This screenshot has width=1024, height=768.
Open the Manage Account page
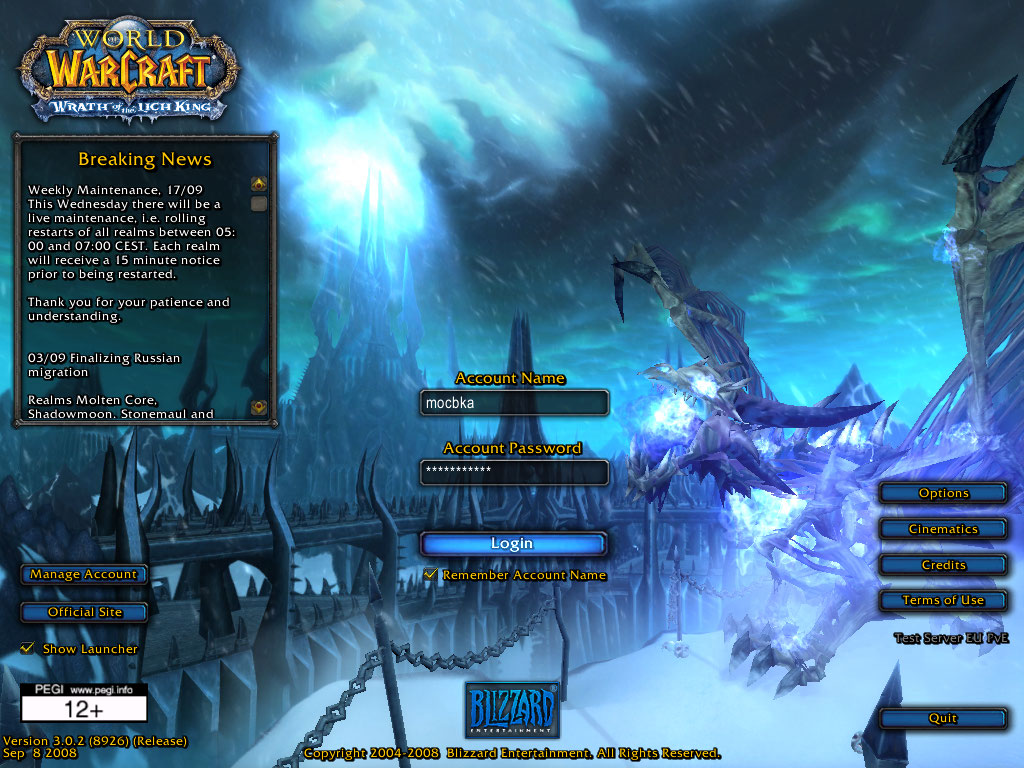pos(84,574)
